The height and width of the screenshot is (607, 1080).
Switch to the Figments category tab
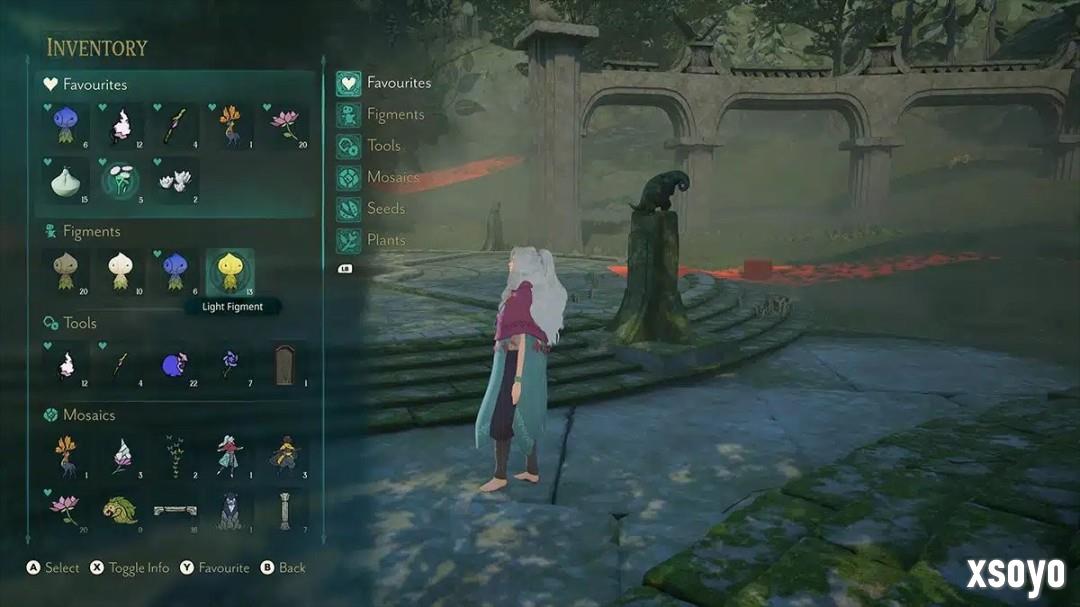395,114
